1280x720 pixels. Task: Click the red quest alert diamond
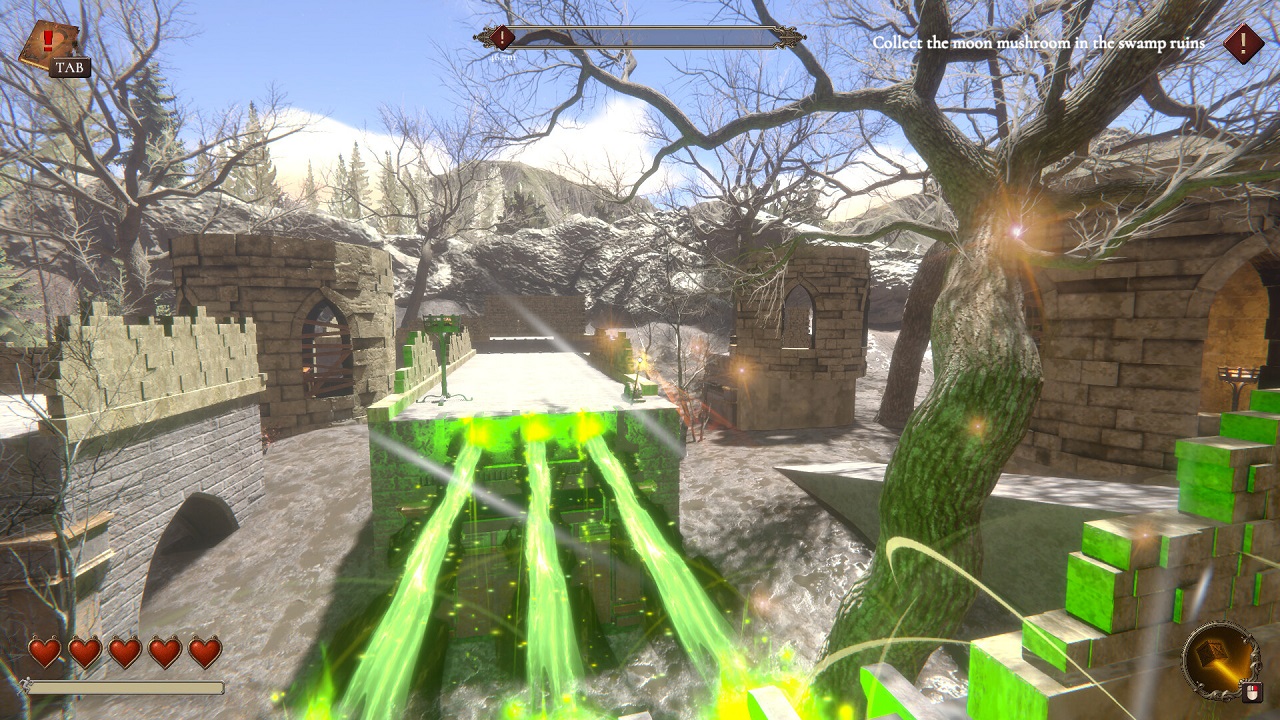coord(1243,43)
